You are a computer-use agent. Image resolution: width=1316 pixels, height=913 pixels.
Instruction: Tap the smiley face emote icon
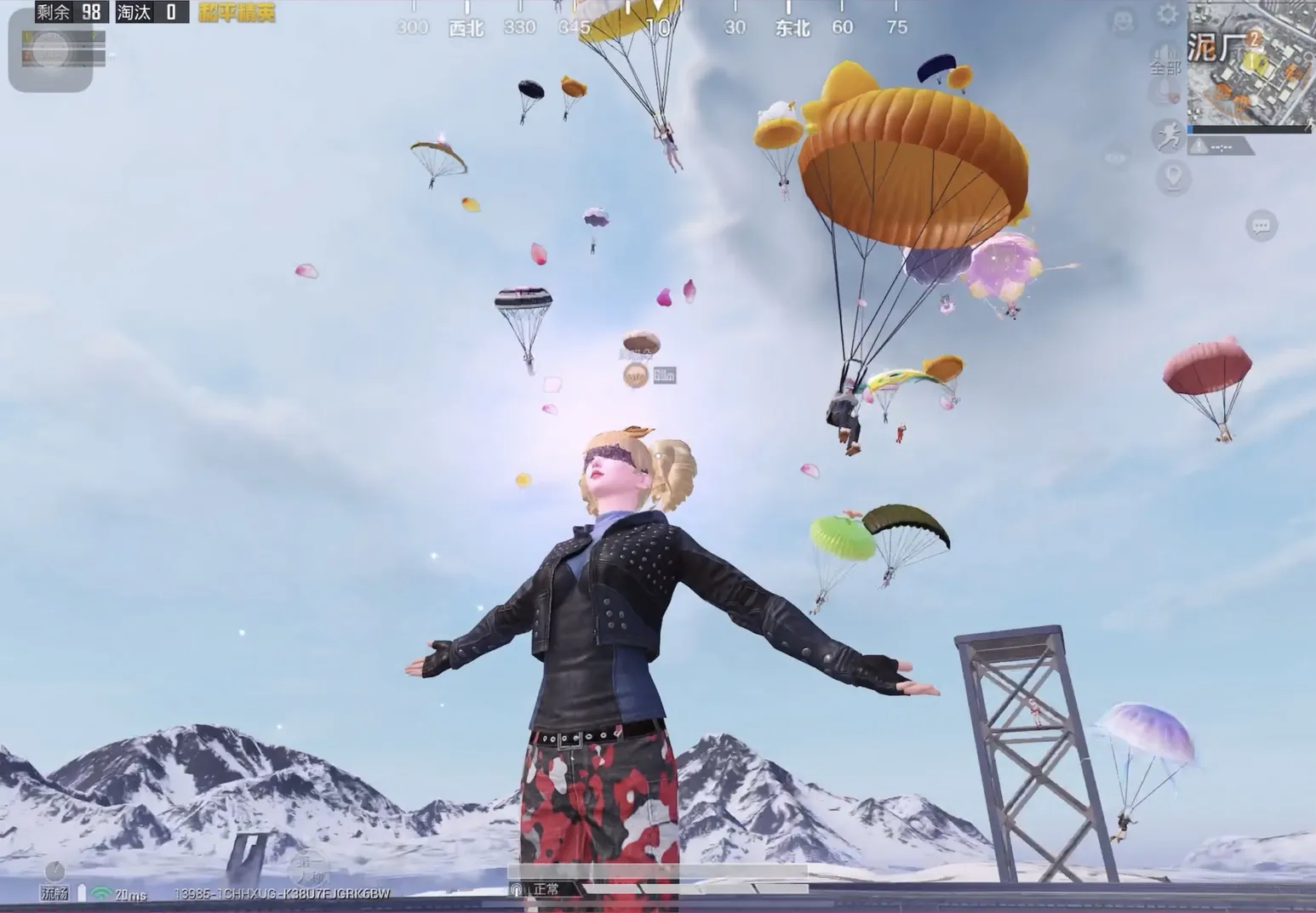tap(1124, 20)
